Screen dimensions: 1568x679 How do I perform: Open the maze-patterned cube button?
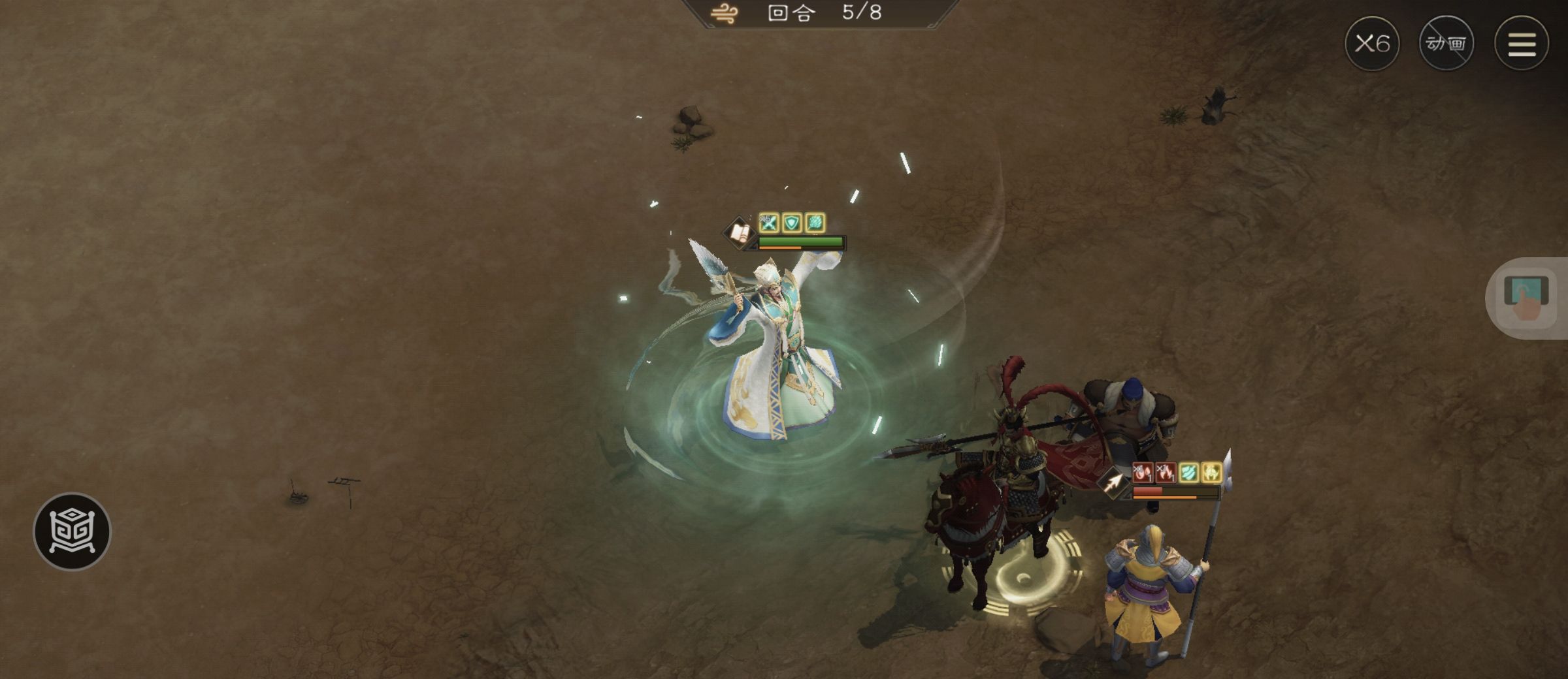(x=72, y=531)
